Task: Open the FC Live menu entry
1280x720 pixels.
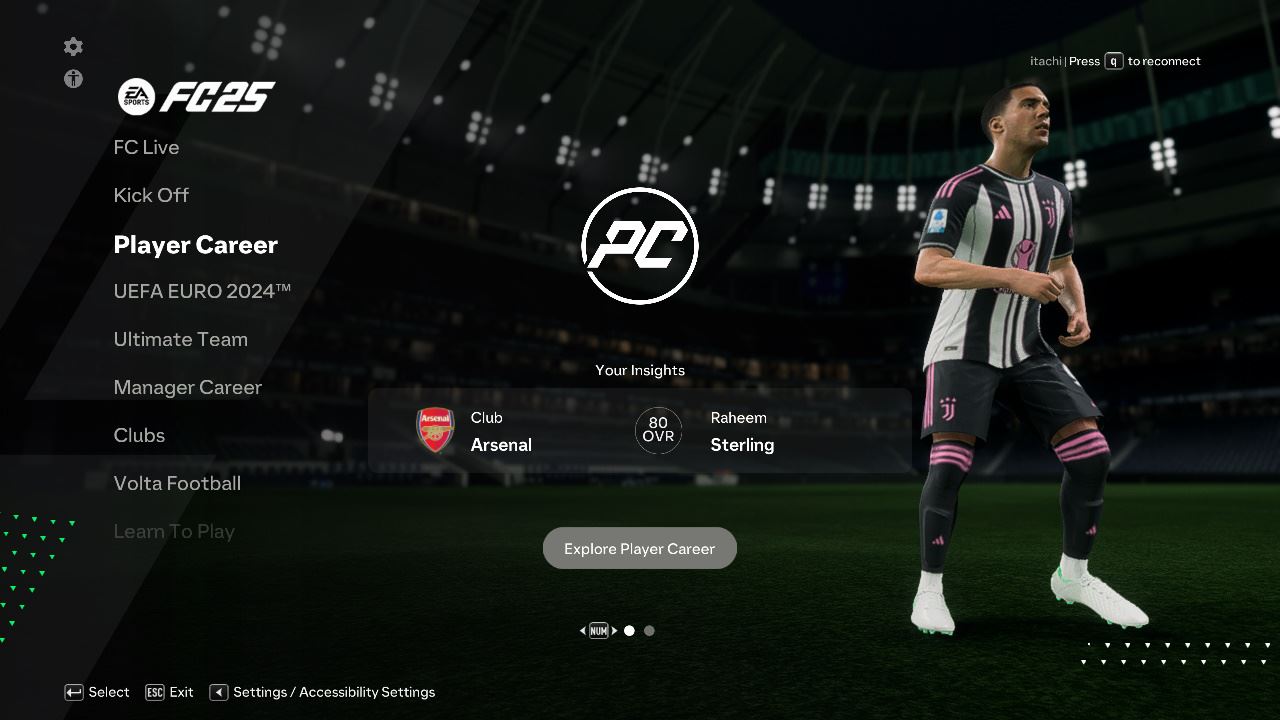Action: coord(146,147)
